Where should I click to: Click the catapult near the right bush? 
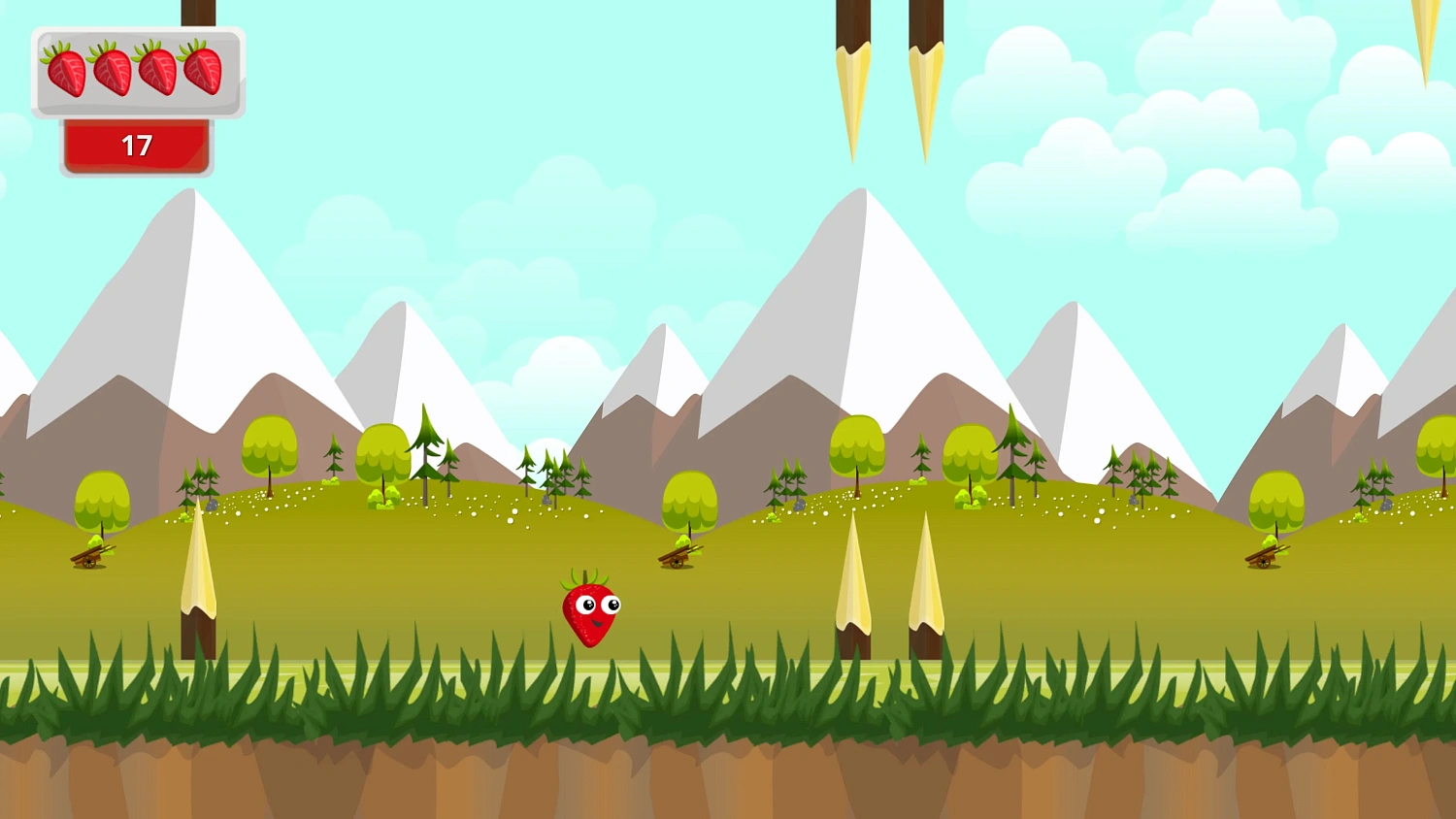1262,556
